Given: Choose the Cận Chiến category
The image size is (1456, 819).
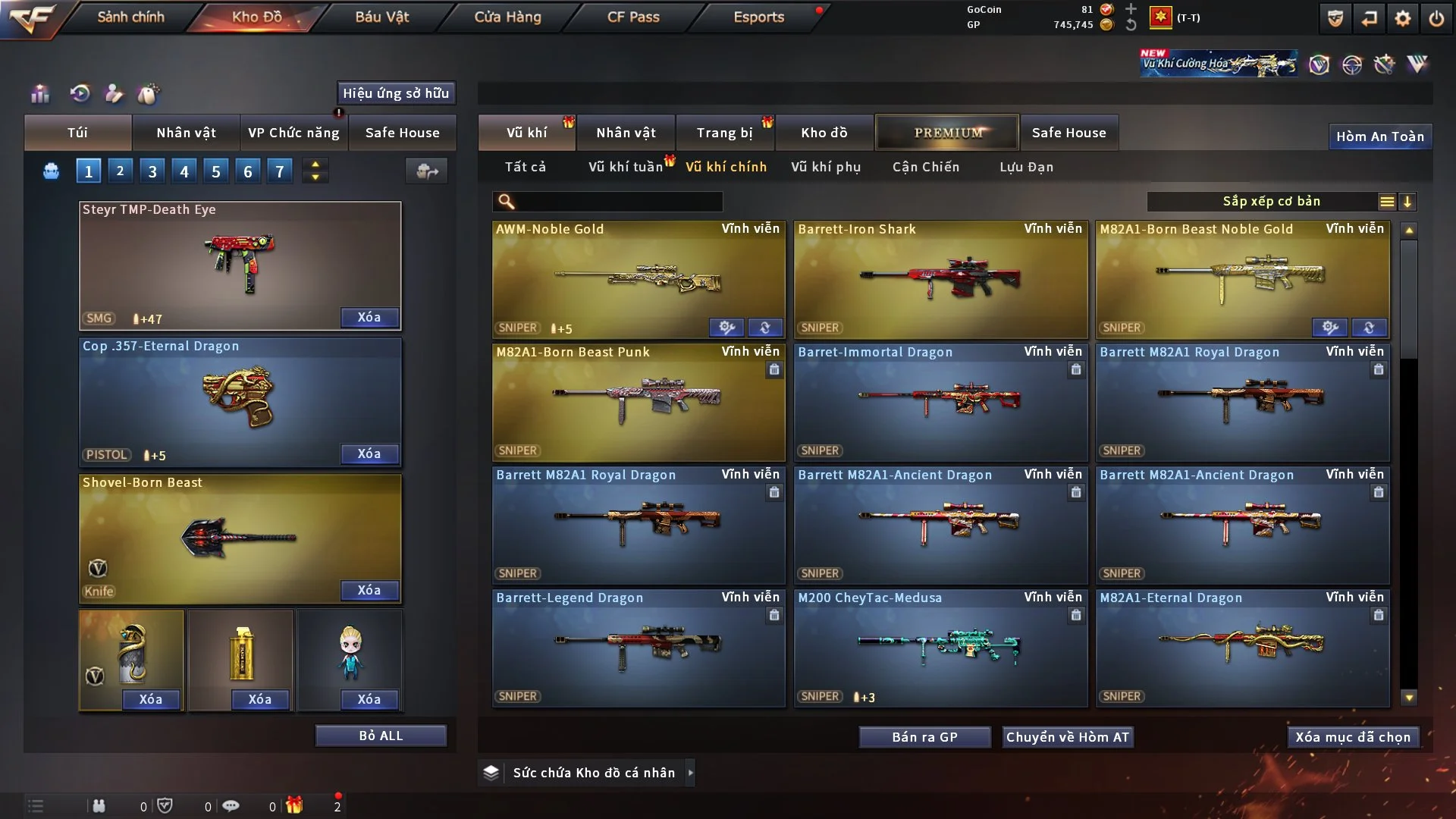Looking at the screenshot, I should (926, 167).
